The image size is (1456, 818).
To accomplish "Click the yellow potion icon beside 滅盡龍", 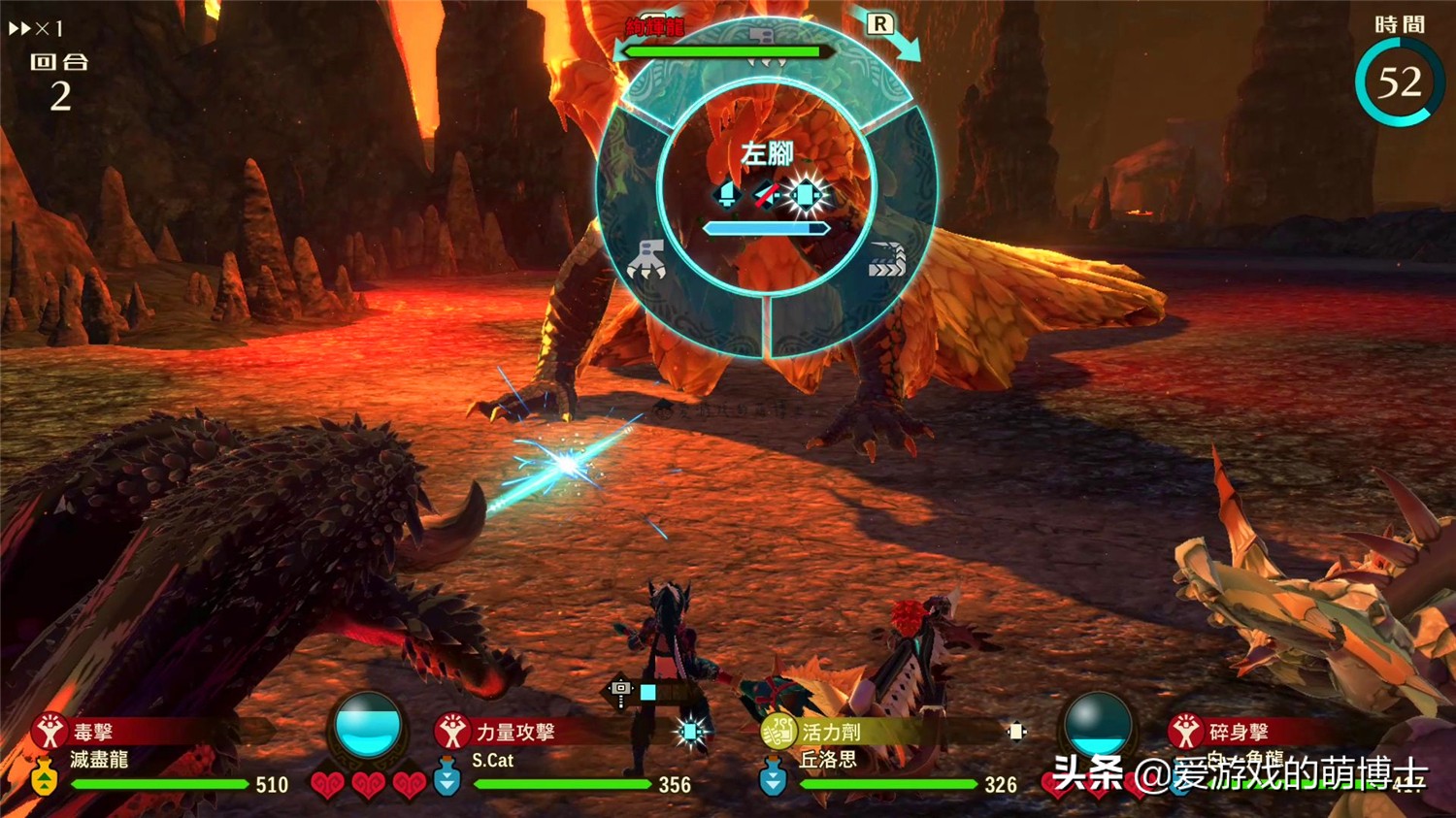I will pyautogui.click(x=45, y=778).
